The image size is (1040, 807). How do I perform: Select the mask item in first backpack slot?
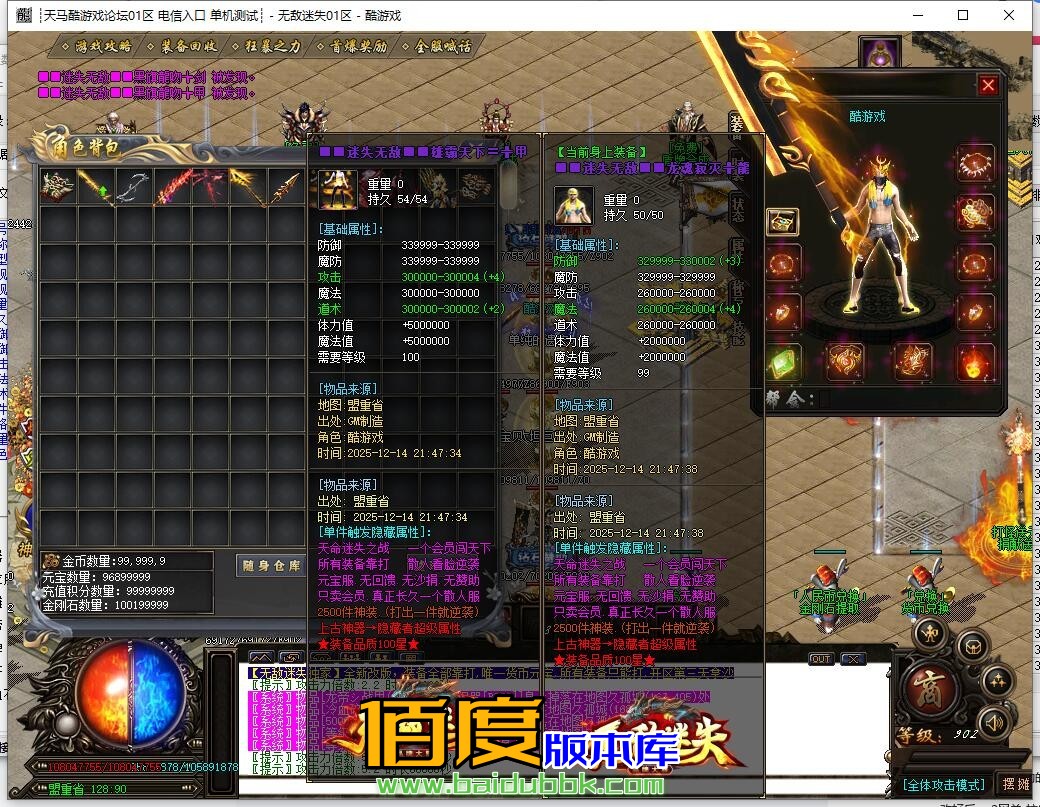click(57, 187)
